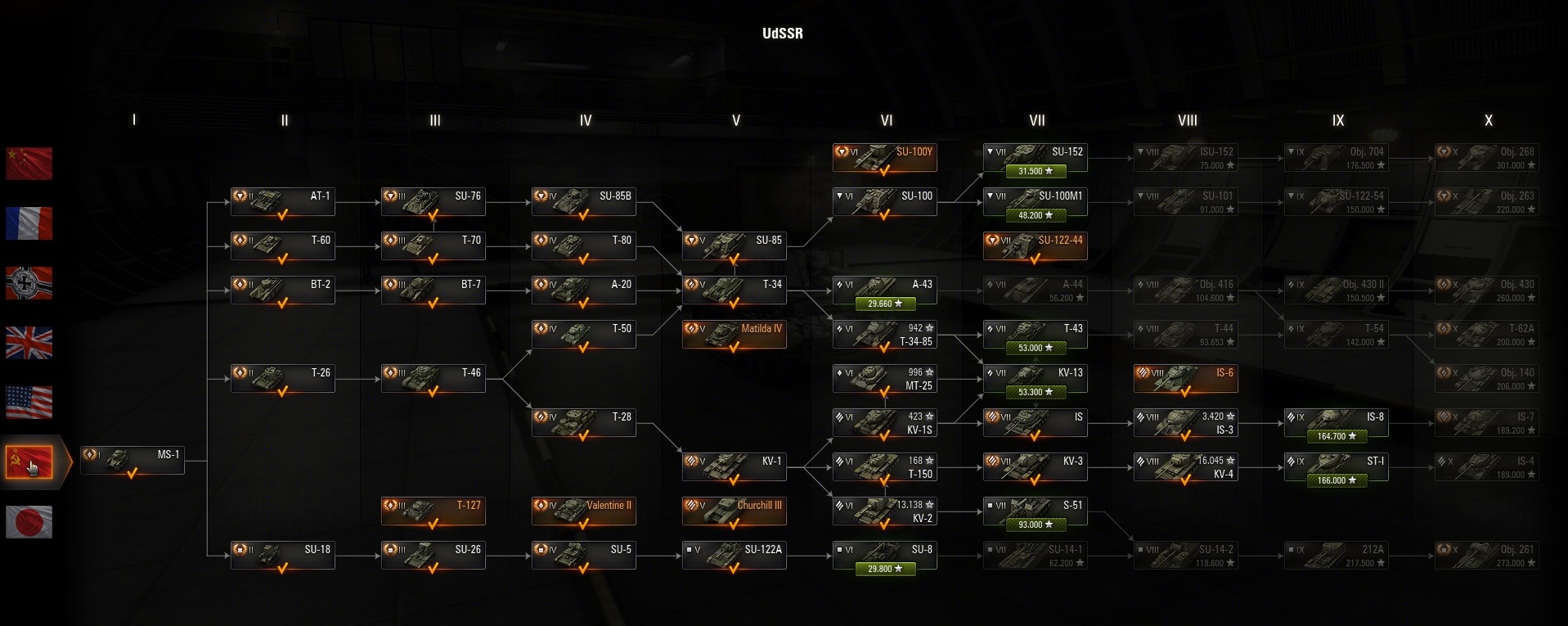Choose the SU-152 tank destroyer
The width and height of the screenshot is (1568, 626).
pos(1035,157)
